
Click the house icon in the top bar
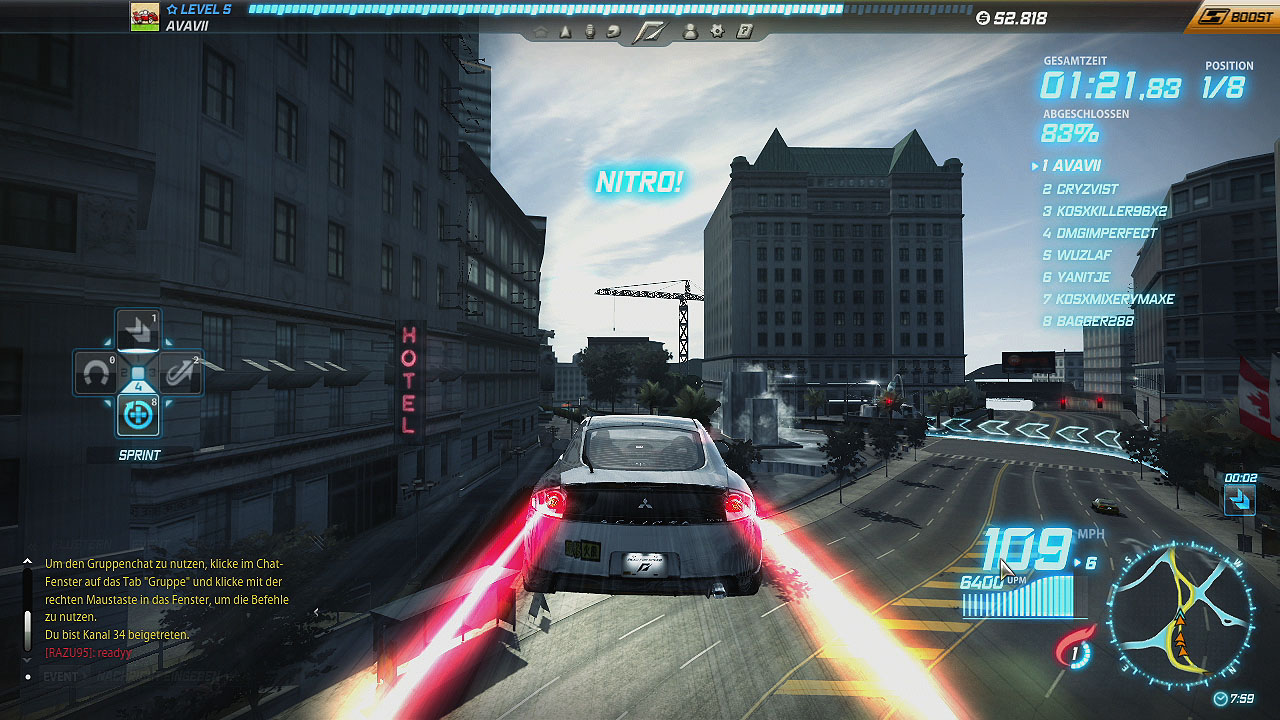pos(540,32)
